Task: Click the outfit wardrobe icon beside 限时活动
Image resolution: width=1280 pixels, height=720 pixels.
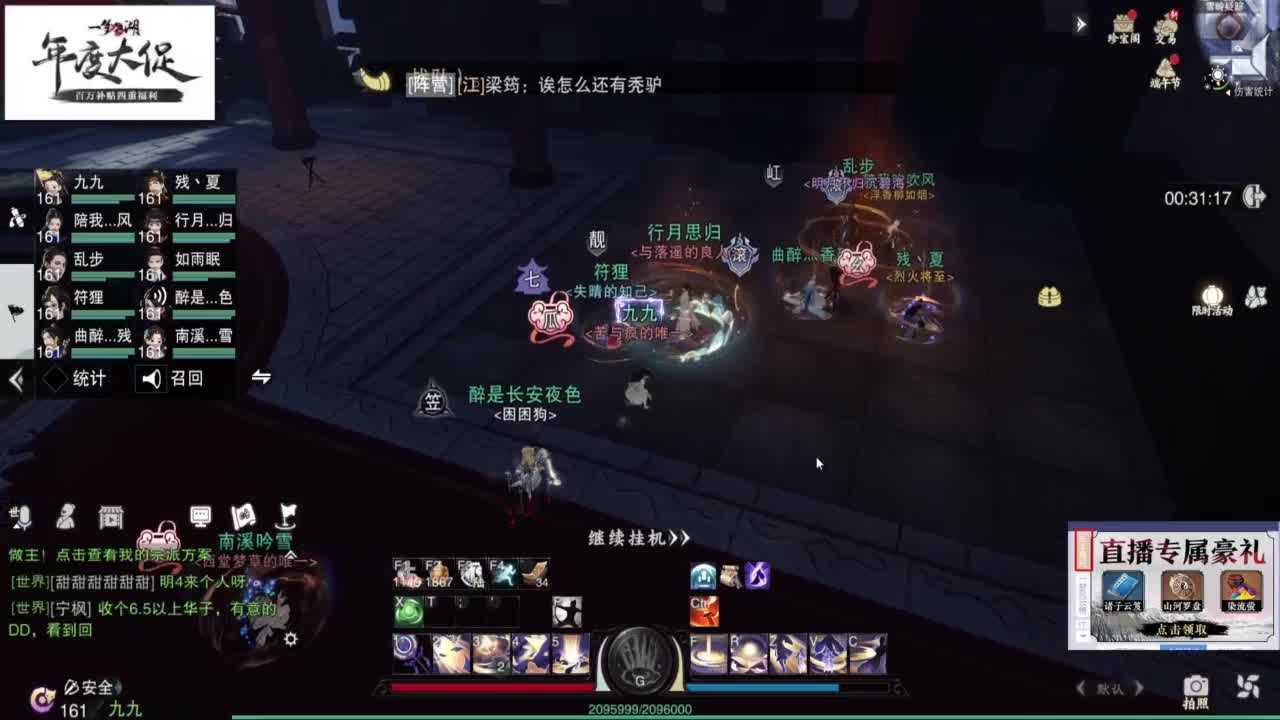Action: pyautogui.click(x=1257, y=293)
